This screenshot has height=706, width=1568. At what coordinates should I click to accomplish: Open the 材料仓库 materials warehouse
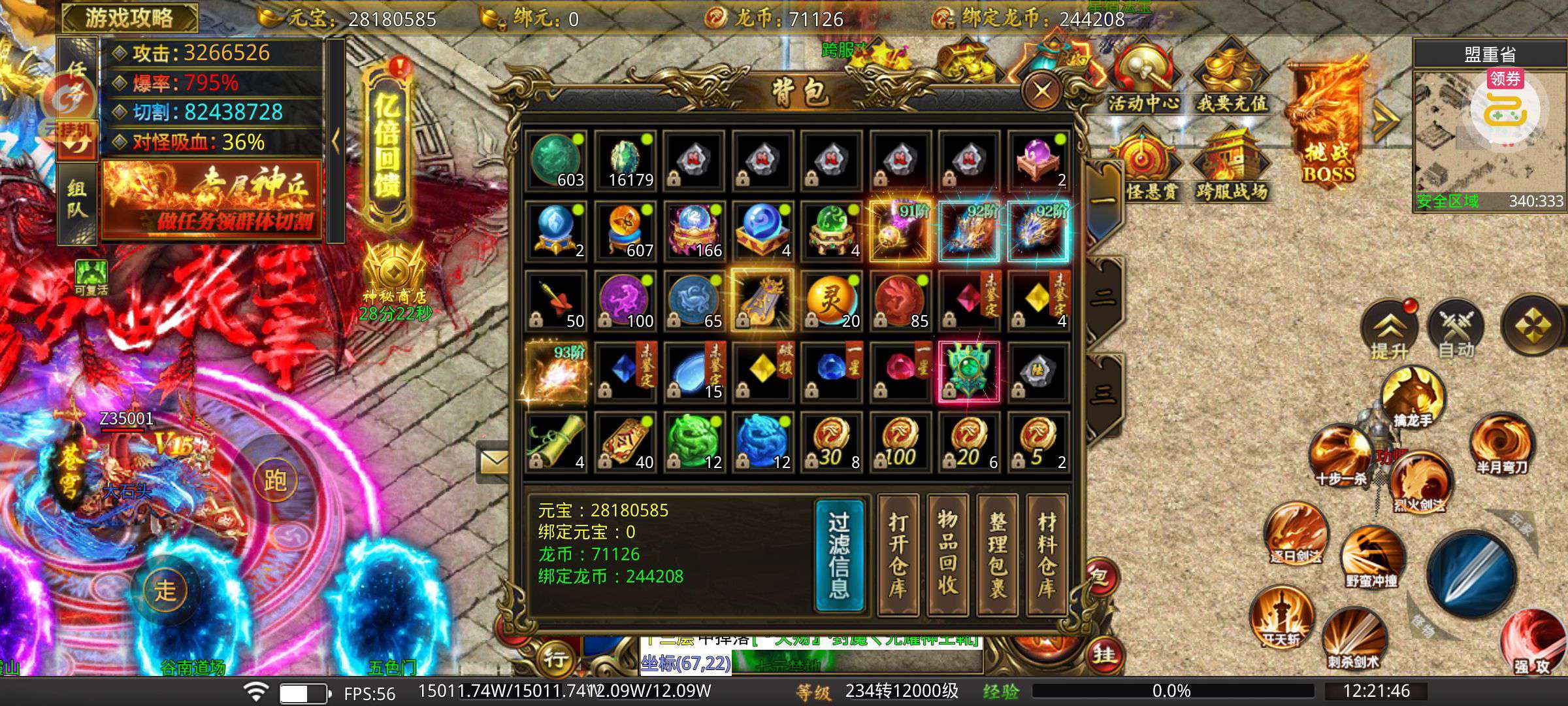pos(1047,556)
